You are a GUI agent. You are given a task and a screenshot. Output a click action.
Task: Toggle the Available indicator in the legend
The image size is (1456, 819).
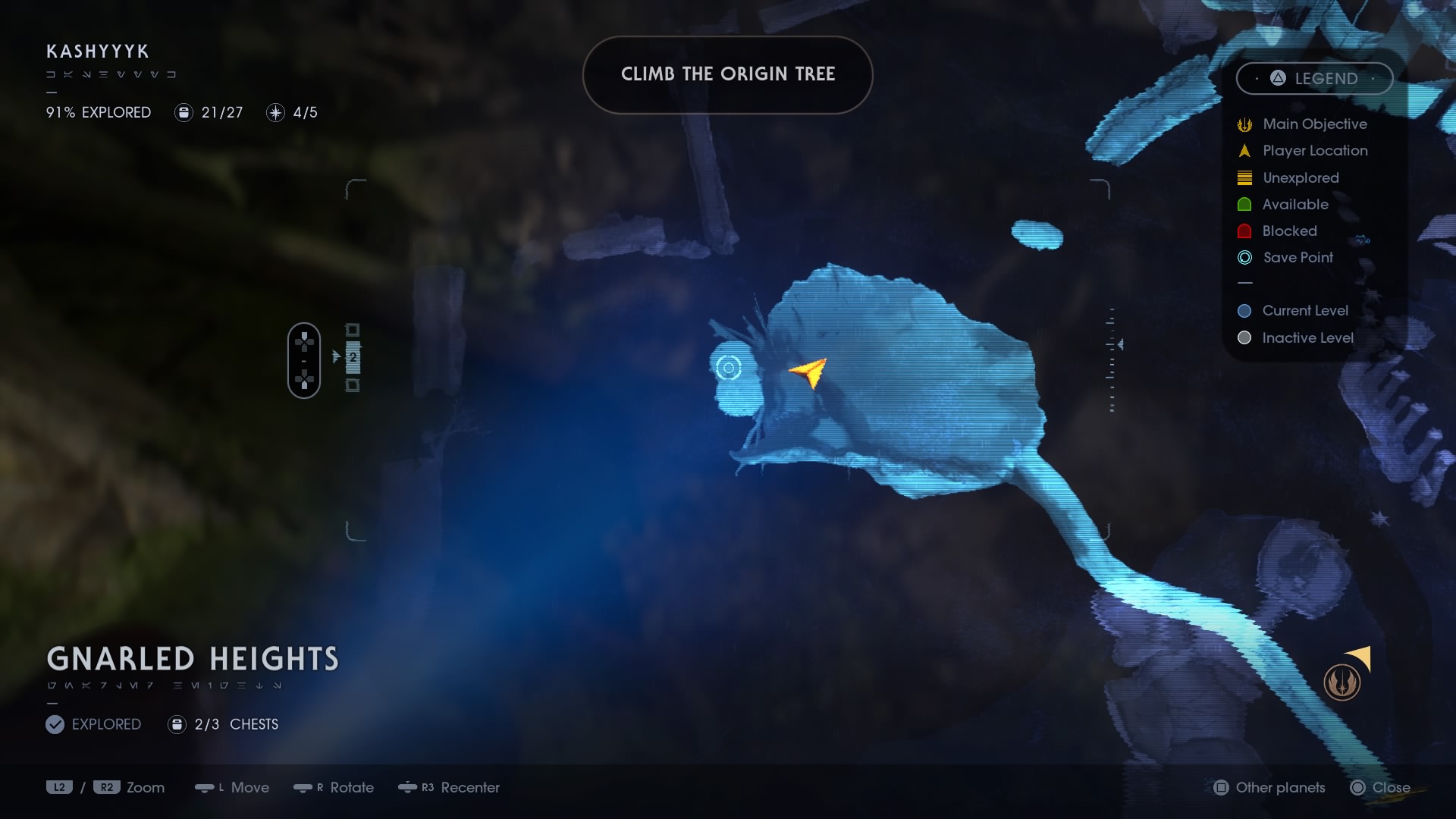tap(1244, 204)
